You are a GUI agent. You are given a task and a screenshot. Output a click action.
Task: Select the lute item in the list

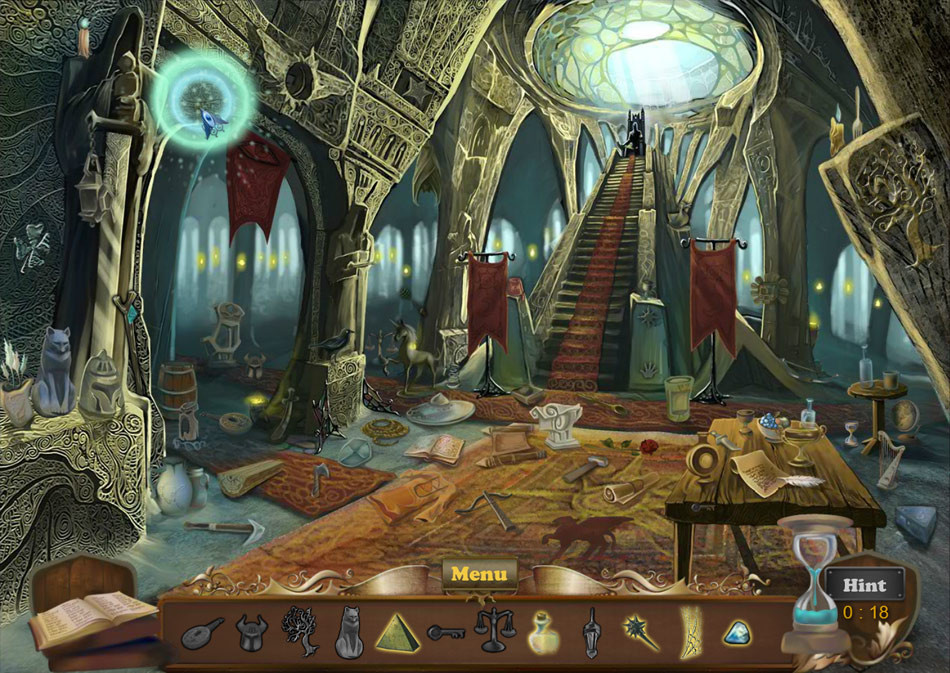pyautogui.click(x=203, y=633)
